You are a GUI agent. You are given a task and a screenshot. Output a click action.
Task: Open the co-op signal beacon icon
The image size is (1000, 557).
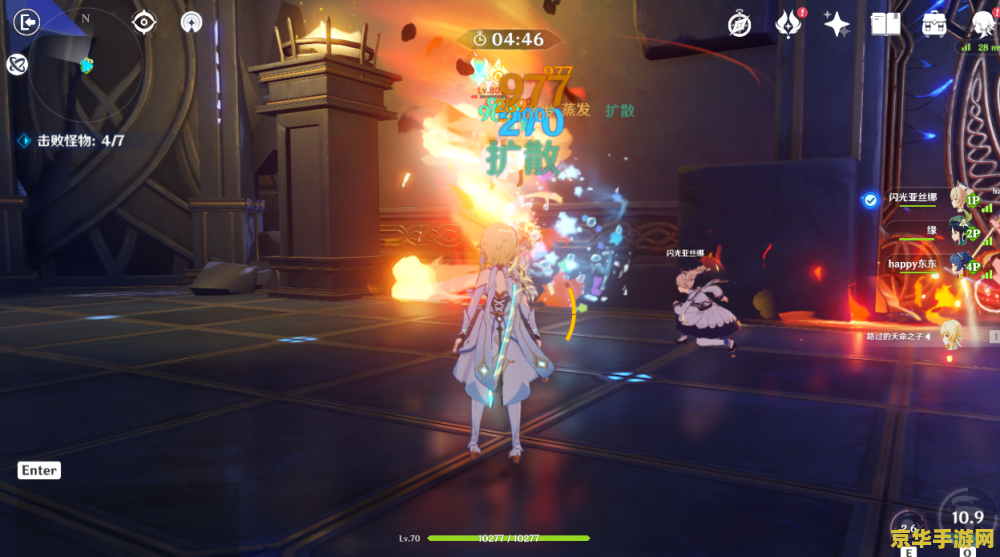[192, 21]
